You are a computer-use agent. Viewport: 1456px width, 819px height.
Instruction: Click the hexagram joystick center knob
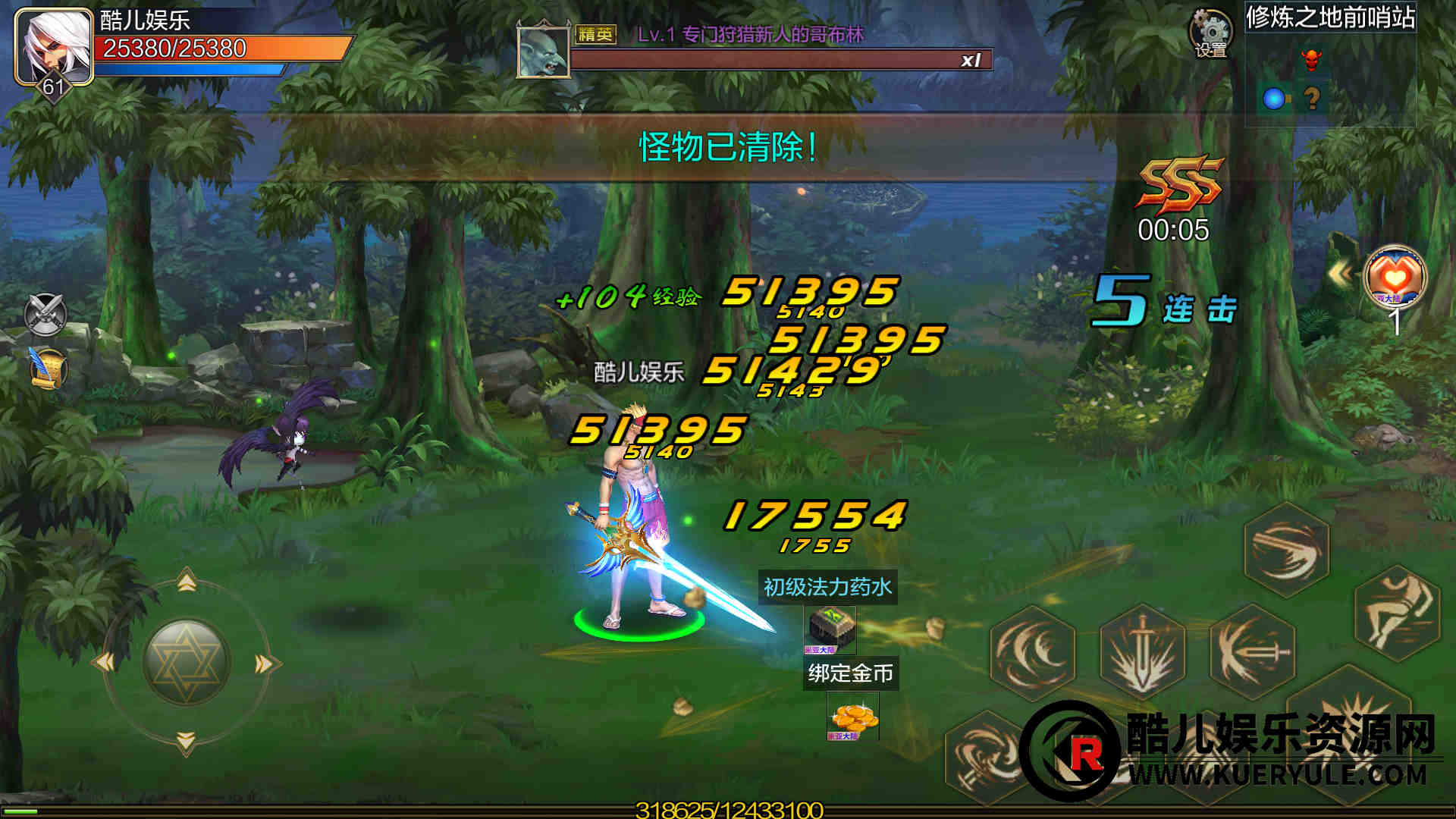click(187, 662)
